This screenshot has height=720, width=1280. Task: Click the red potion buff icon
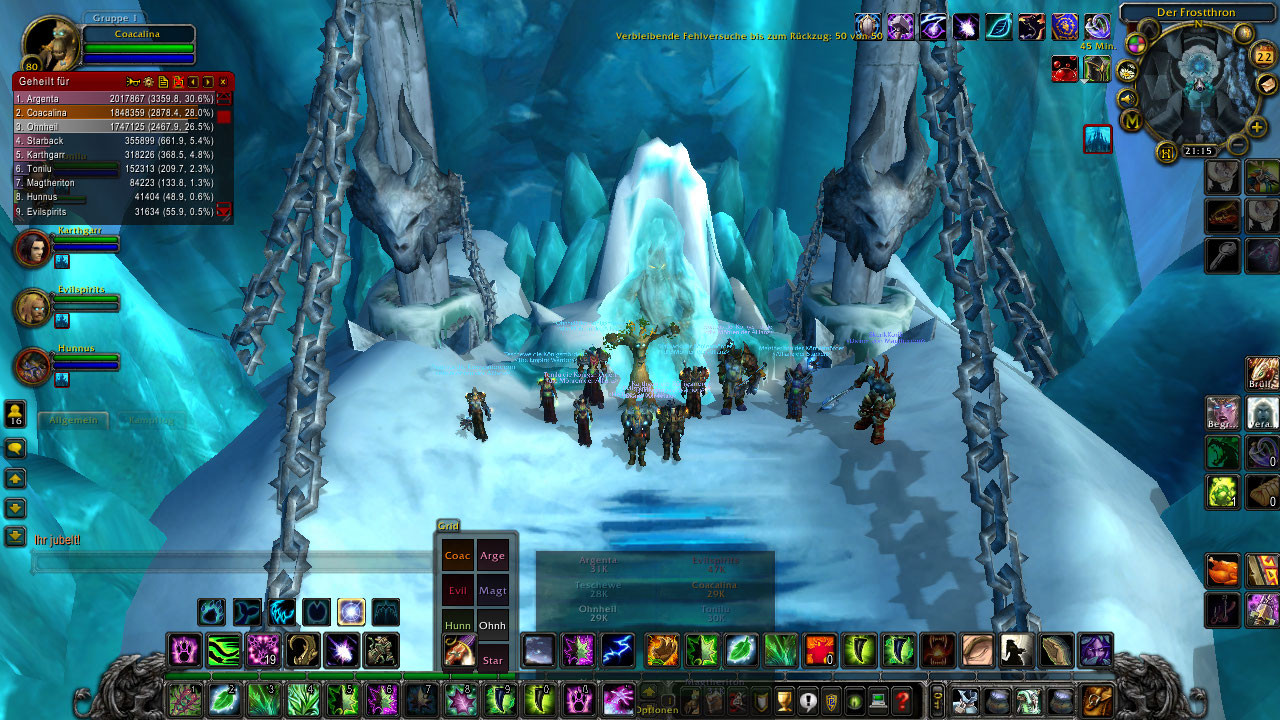coord(1065,68)
